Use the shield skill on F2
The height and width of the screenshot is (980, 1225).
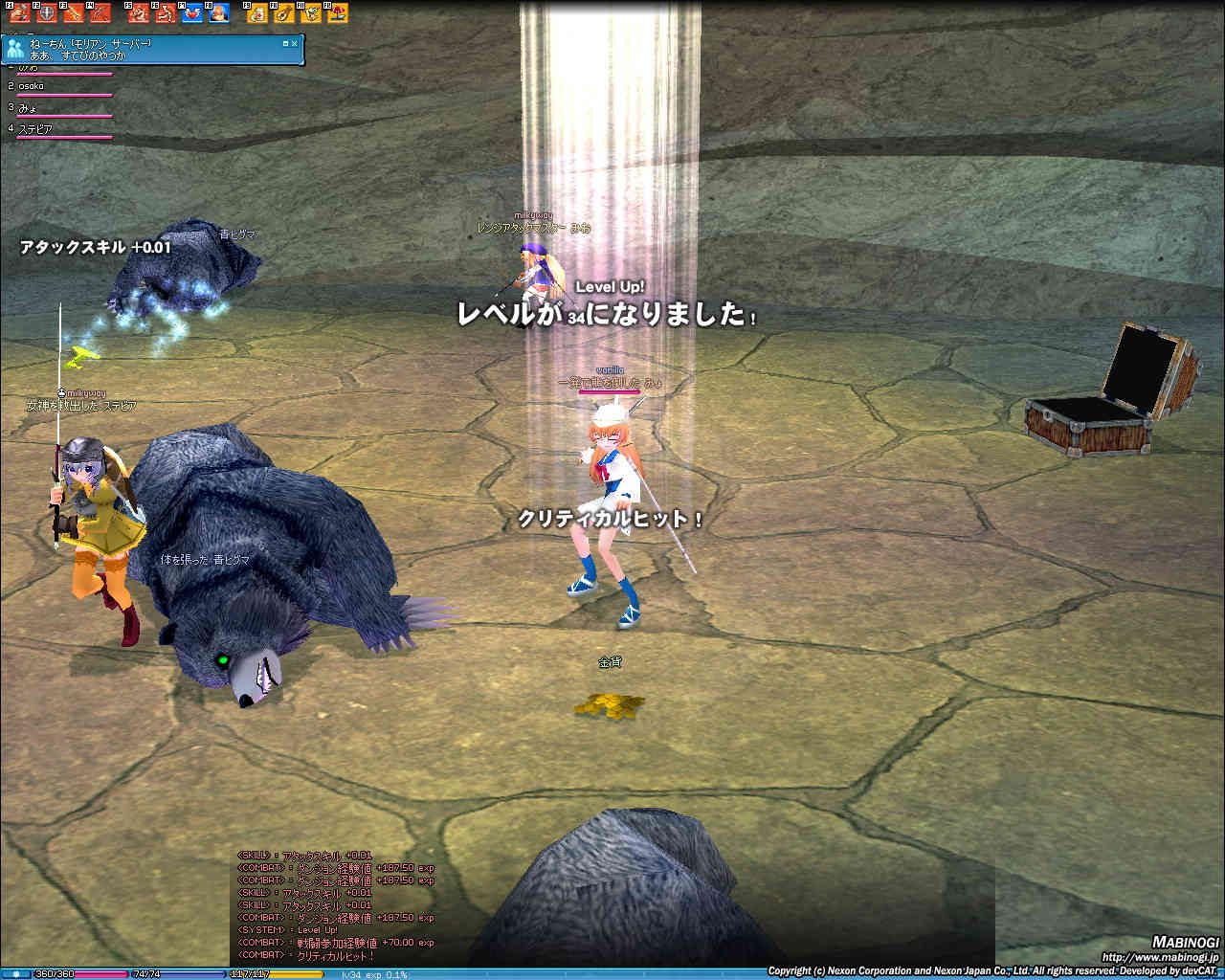(x=46, y=13)
